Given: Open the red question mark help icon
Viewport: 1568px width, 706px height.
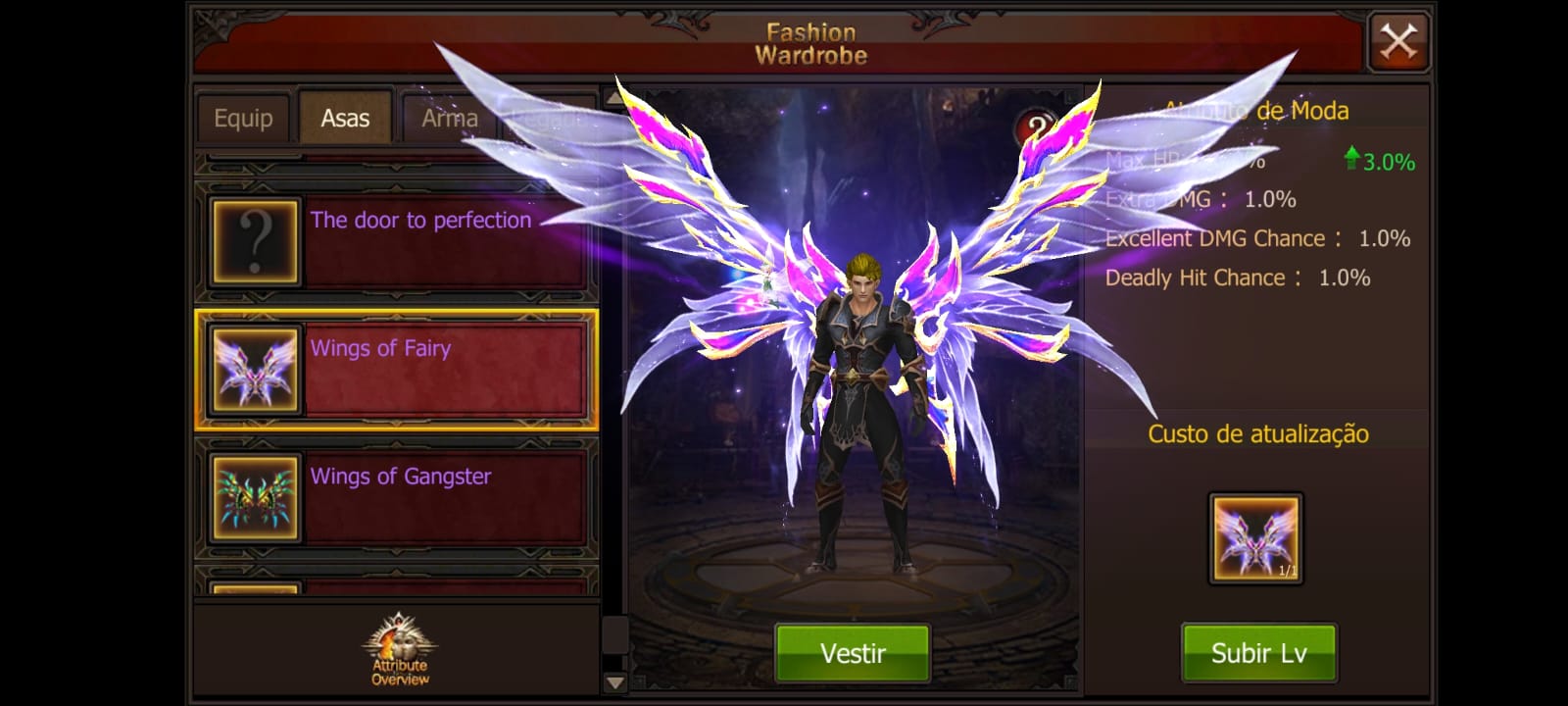Looking at the screenshot, I should (1036, 126).
